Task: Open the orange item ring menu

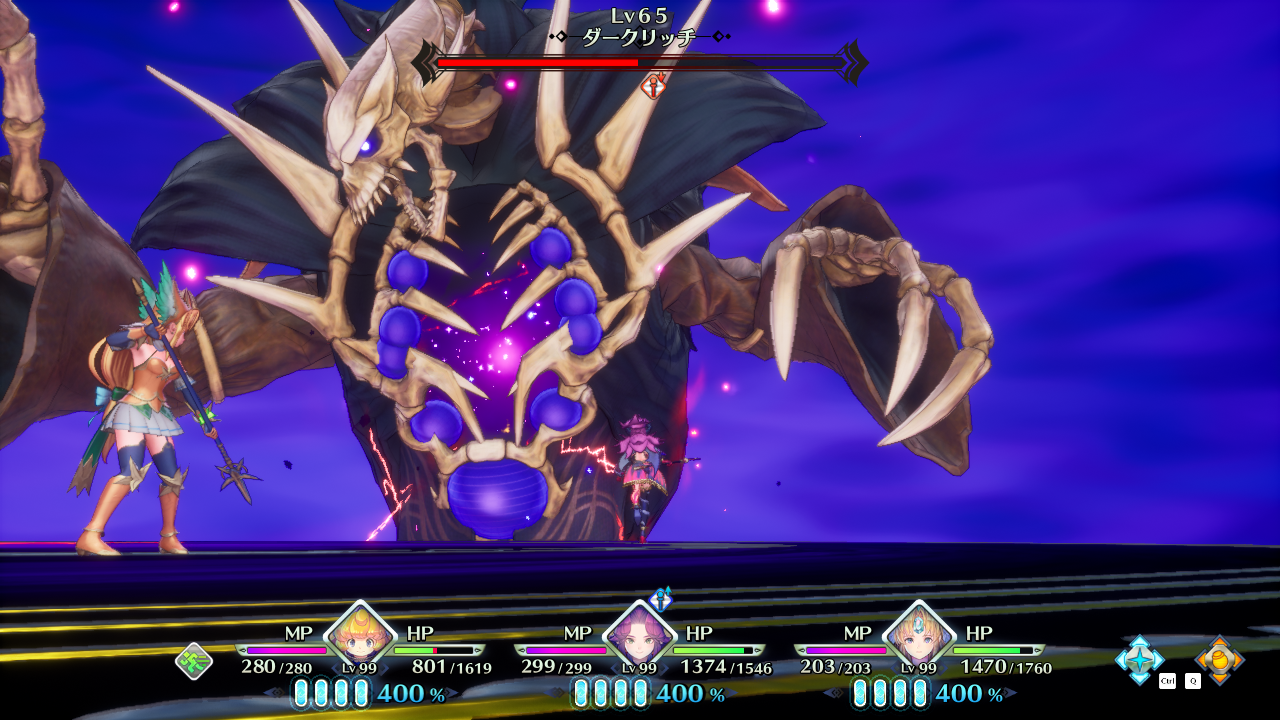Action: click(1220, 660)
